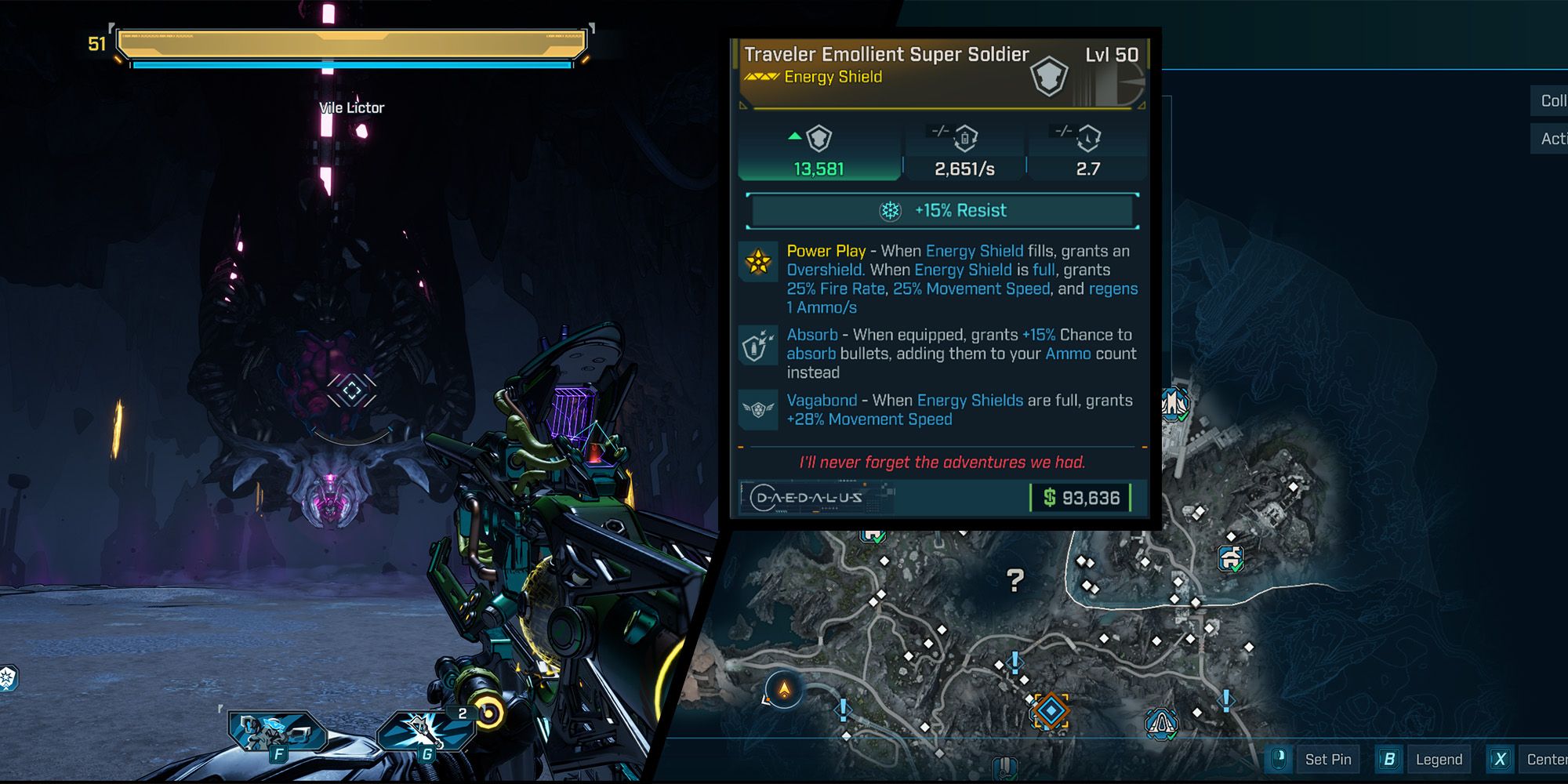Viewport: 1568px width, 784px height.
Task: Click the Power Play golden star perk icon
Action: coord(757,260)
